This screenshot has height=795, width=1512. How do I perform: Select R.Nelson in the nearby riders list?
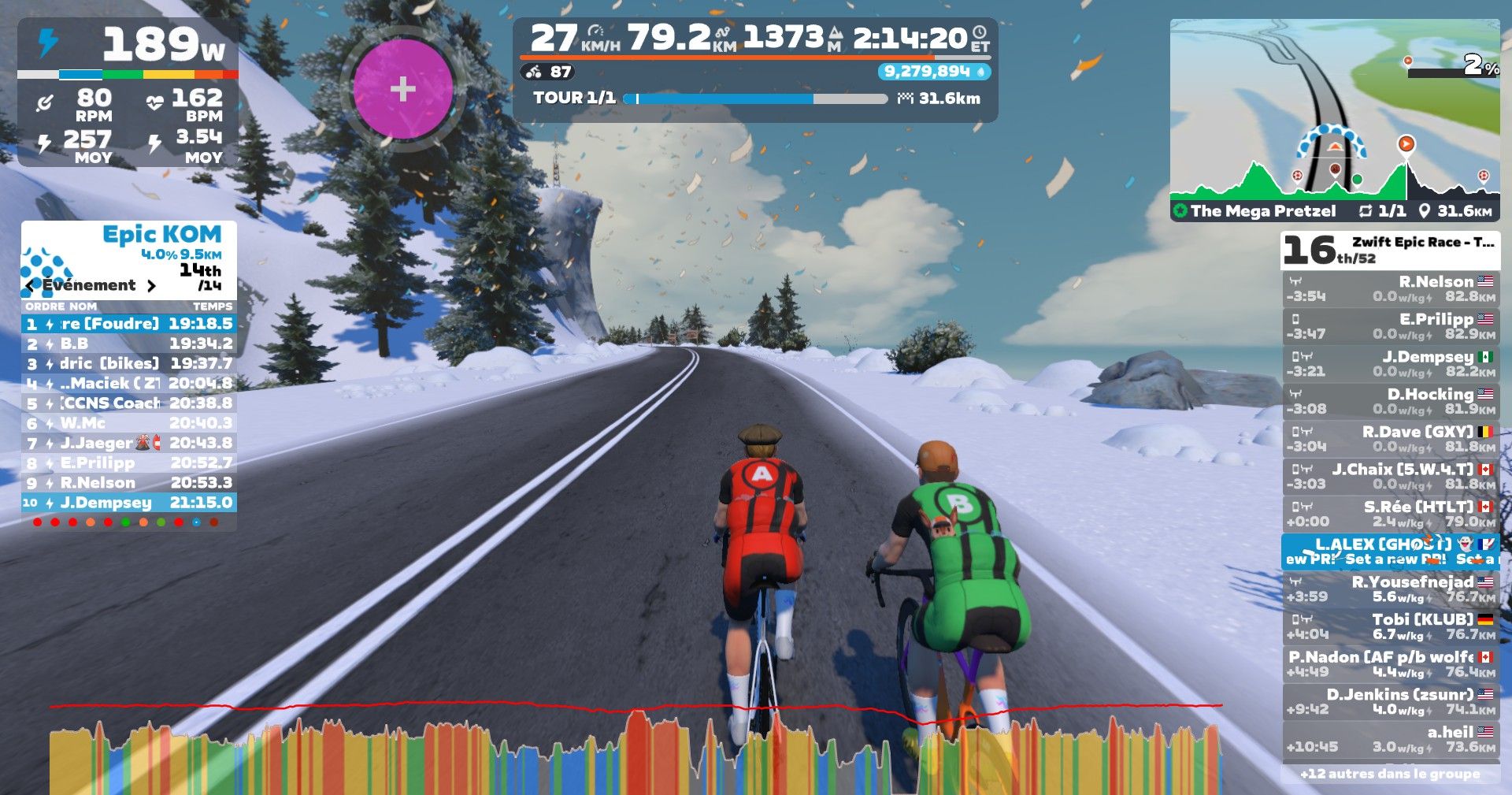point(1391,289)
